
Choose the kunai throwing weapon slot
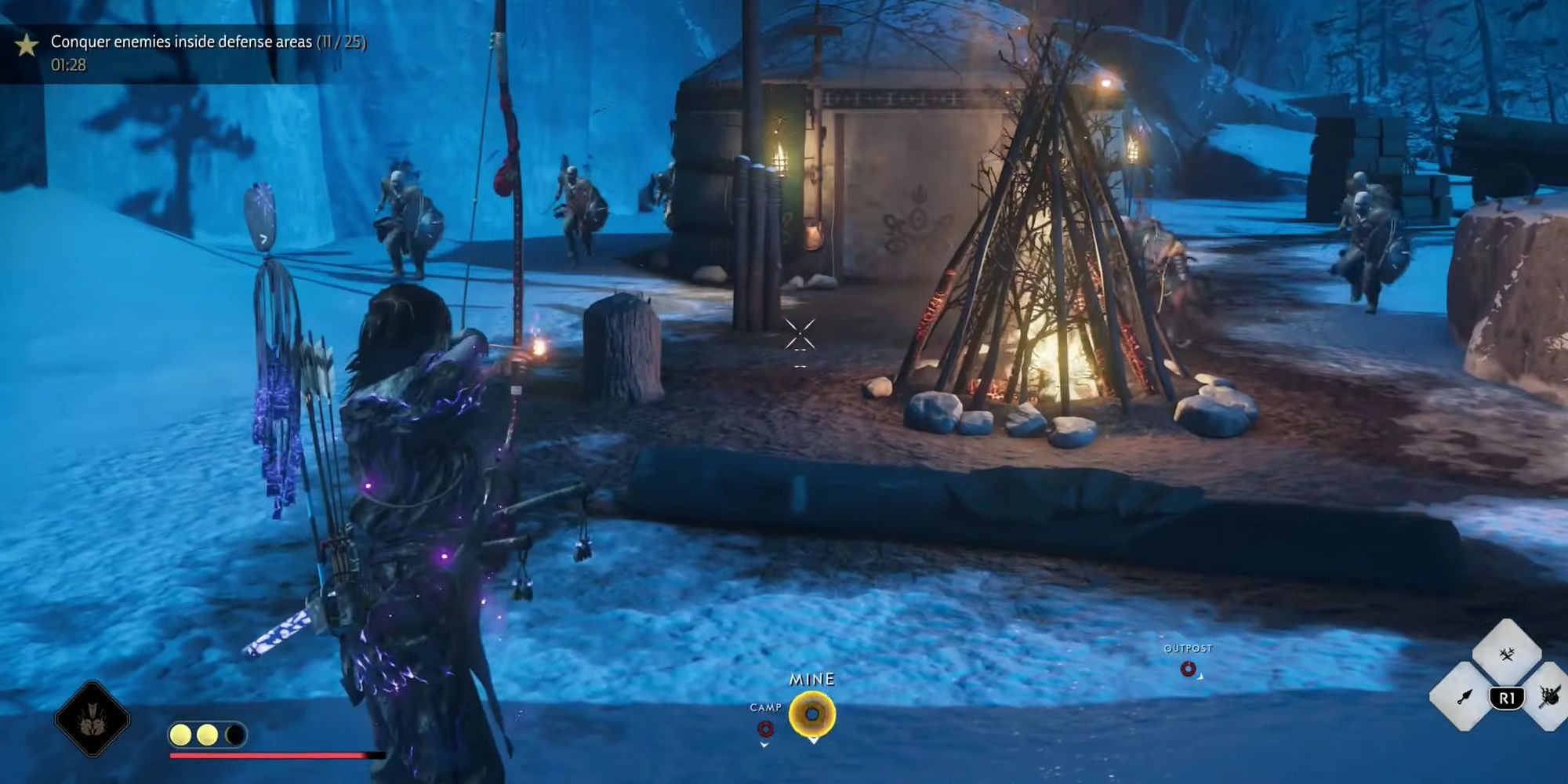(1463, 697)
